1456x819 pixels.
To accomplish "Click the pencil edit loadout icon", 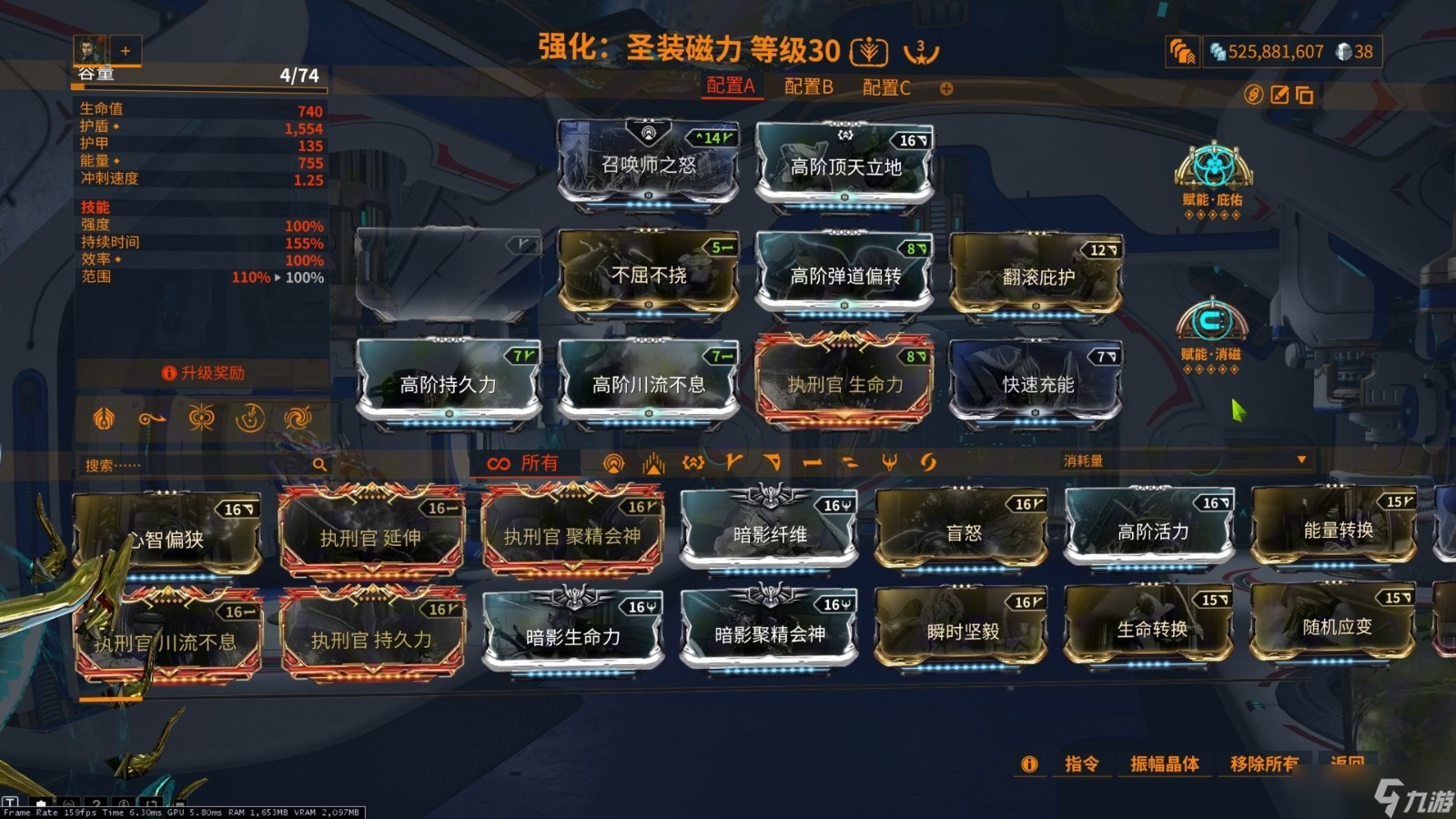I will pyautogui.click(x=1280, y=94).
